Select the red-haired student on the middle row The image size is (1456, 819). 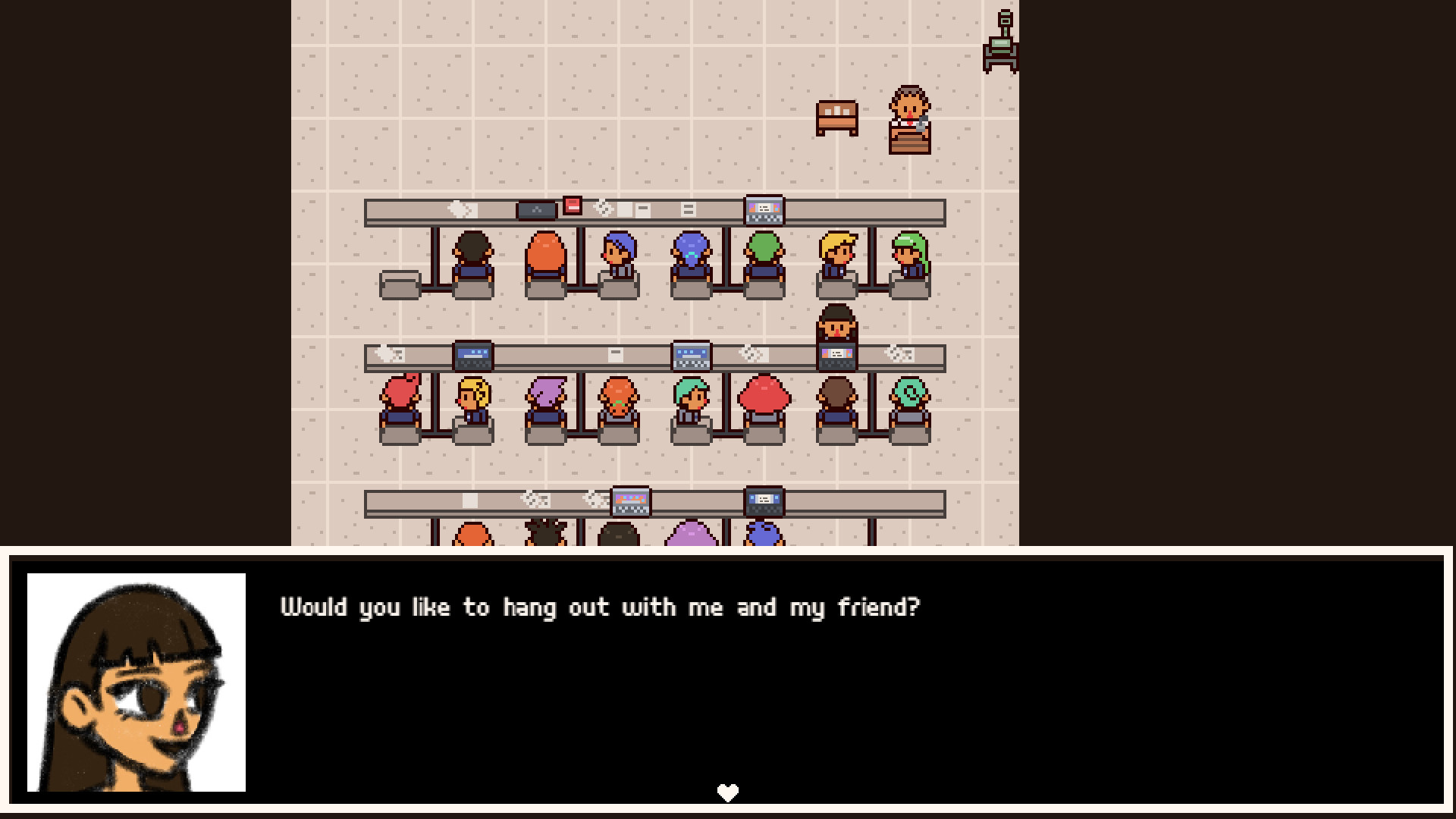pos(402,394)
